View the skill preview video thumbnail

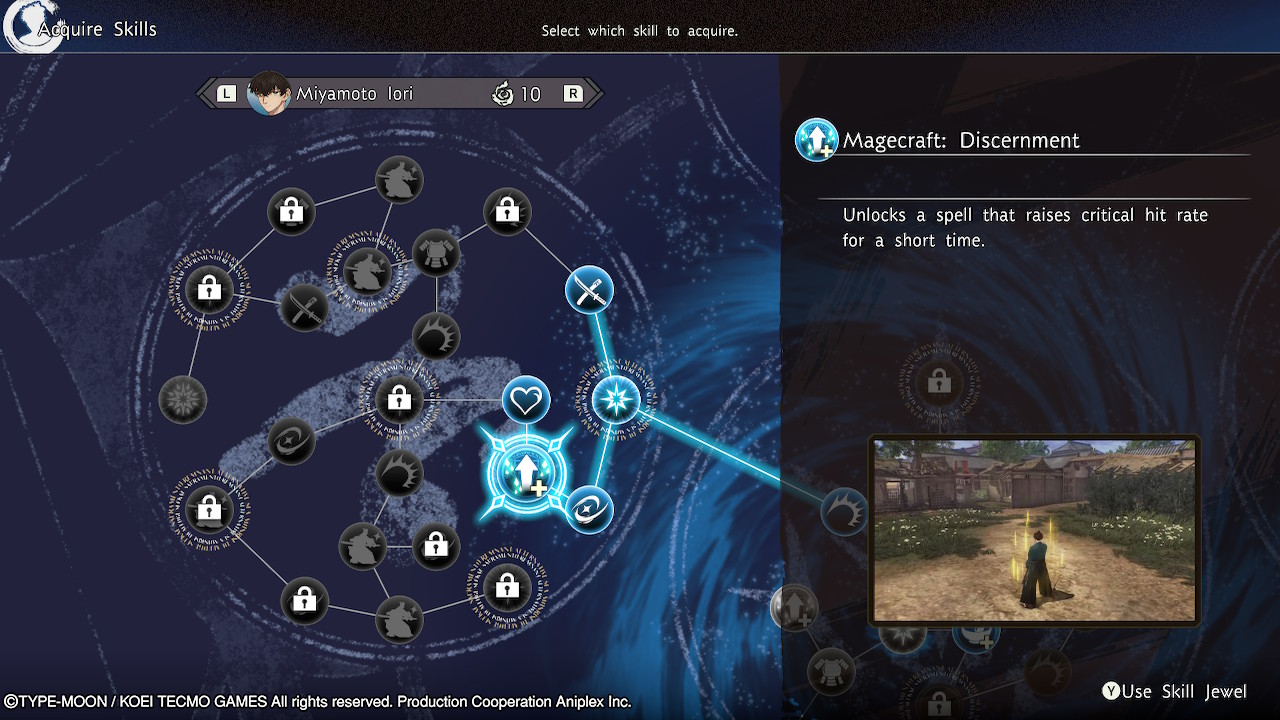[1034, 530]
